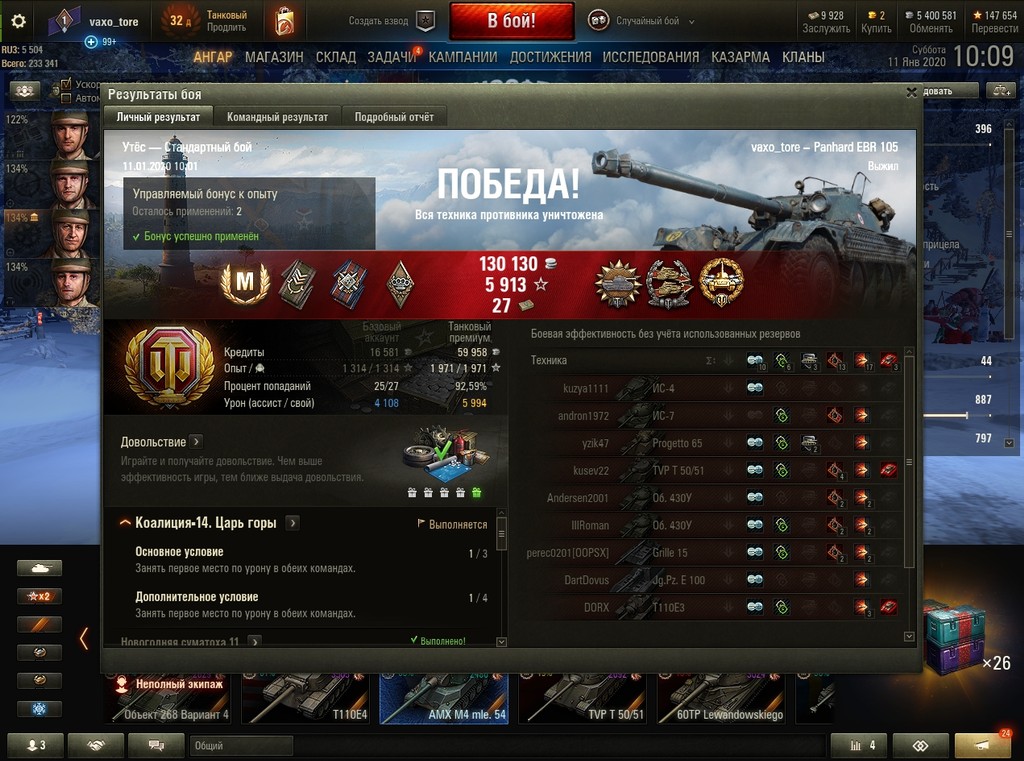Open the КЛАНЫ menu
The image size is (1024, 761).
point(803,57)
